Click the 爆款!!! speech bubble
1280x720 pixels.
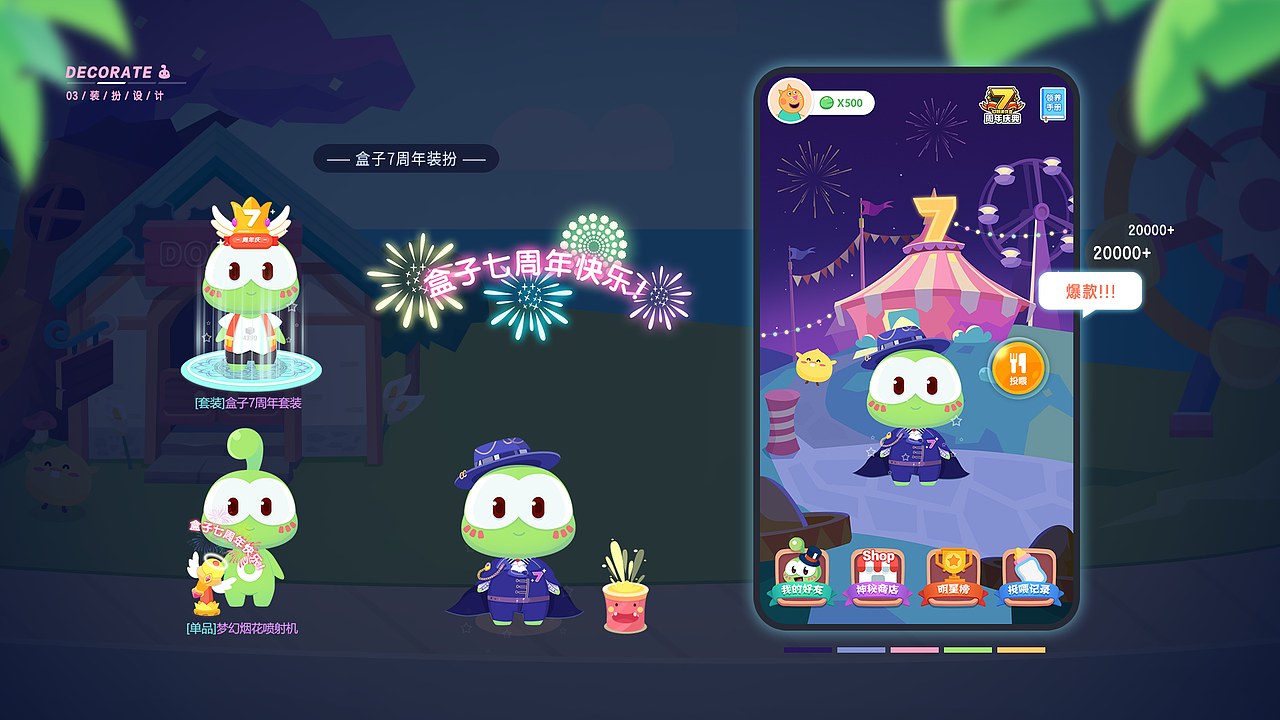pos(1090,291)
